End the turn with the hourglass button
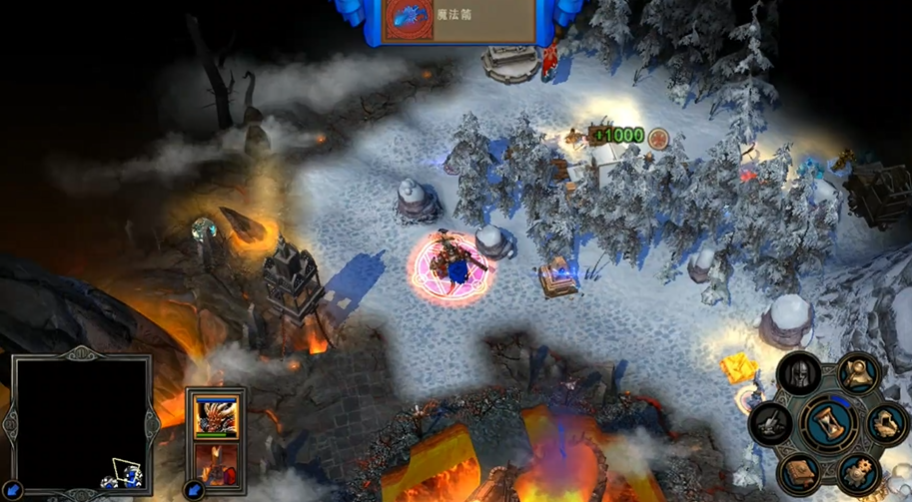Screen dimensions: 912x502 [x=828, y=421]
